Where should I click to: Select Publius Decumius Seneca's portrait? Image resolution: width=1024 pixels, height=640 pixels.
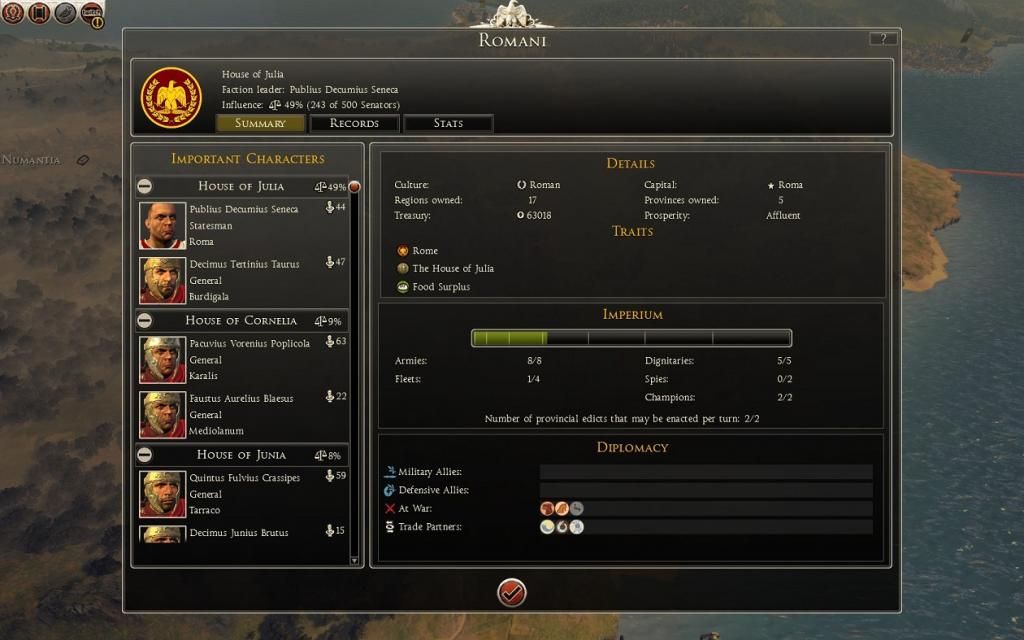(162, 225)
